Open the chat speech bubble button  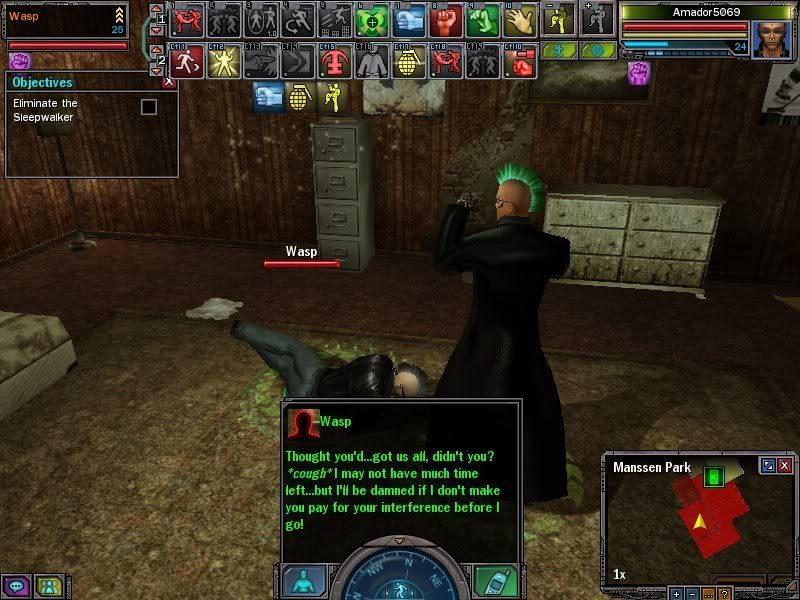pyautogui.click(x=17, y=587)
